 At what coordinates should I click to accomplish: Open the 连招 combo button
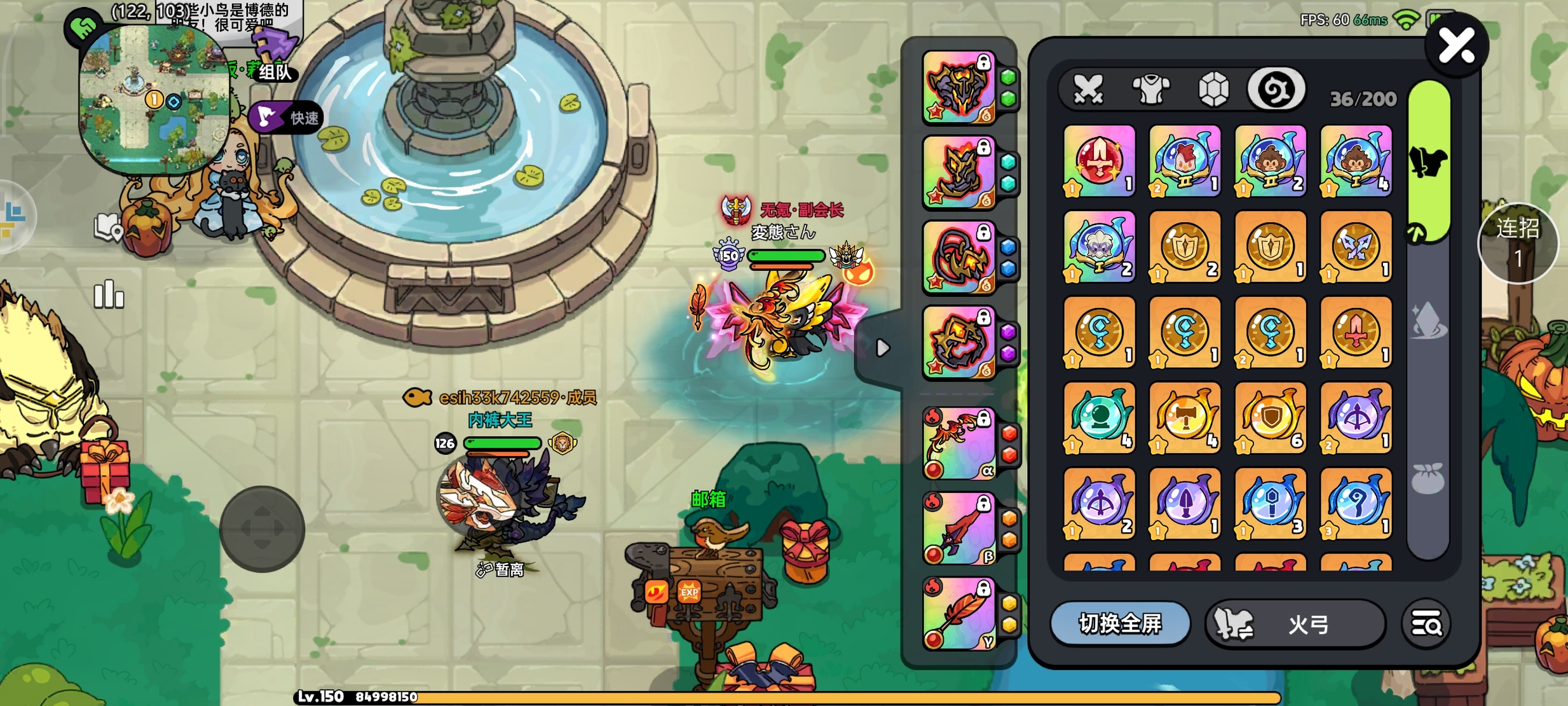click(1517, 243)
